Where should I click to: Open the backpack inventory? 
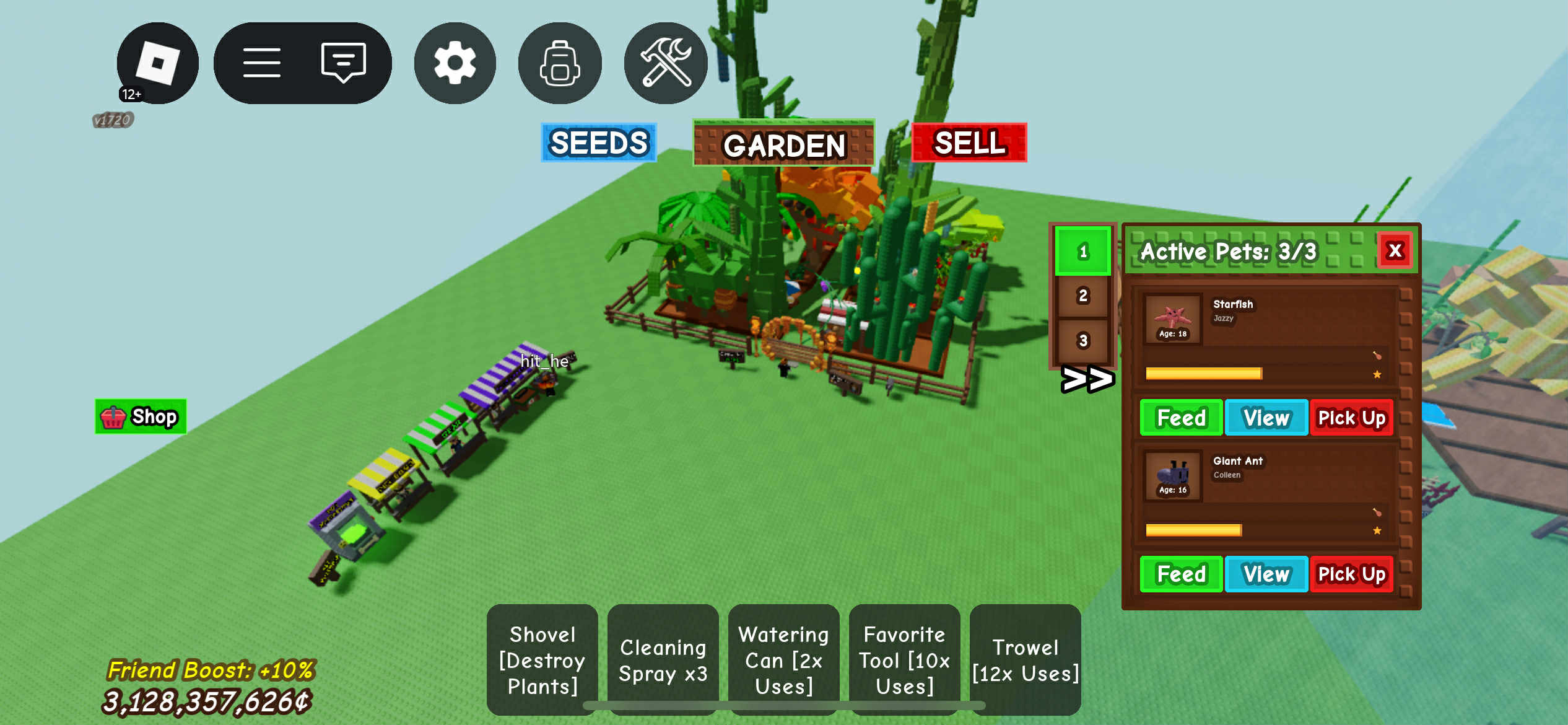point(560,63)
